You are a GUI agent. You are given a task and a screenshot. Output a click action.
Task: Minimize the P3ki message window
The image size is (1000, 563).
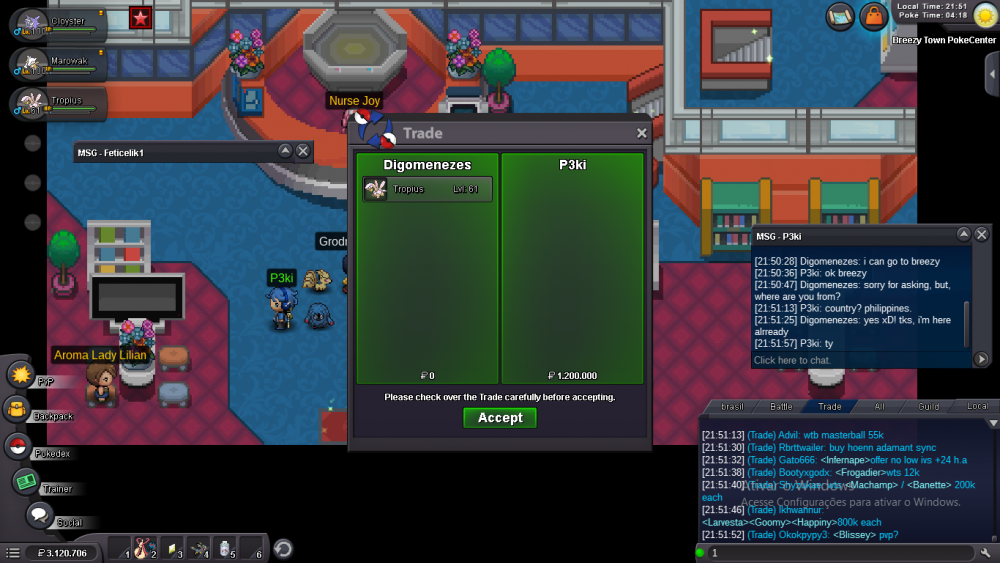point(963,234)
